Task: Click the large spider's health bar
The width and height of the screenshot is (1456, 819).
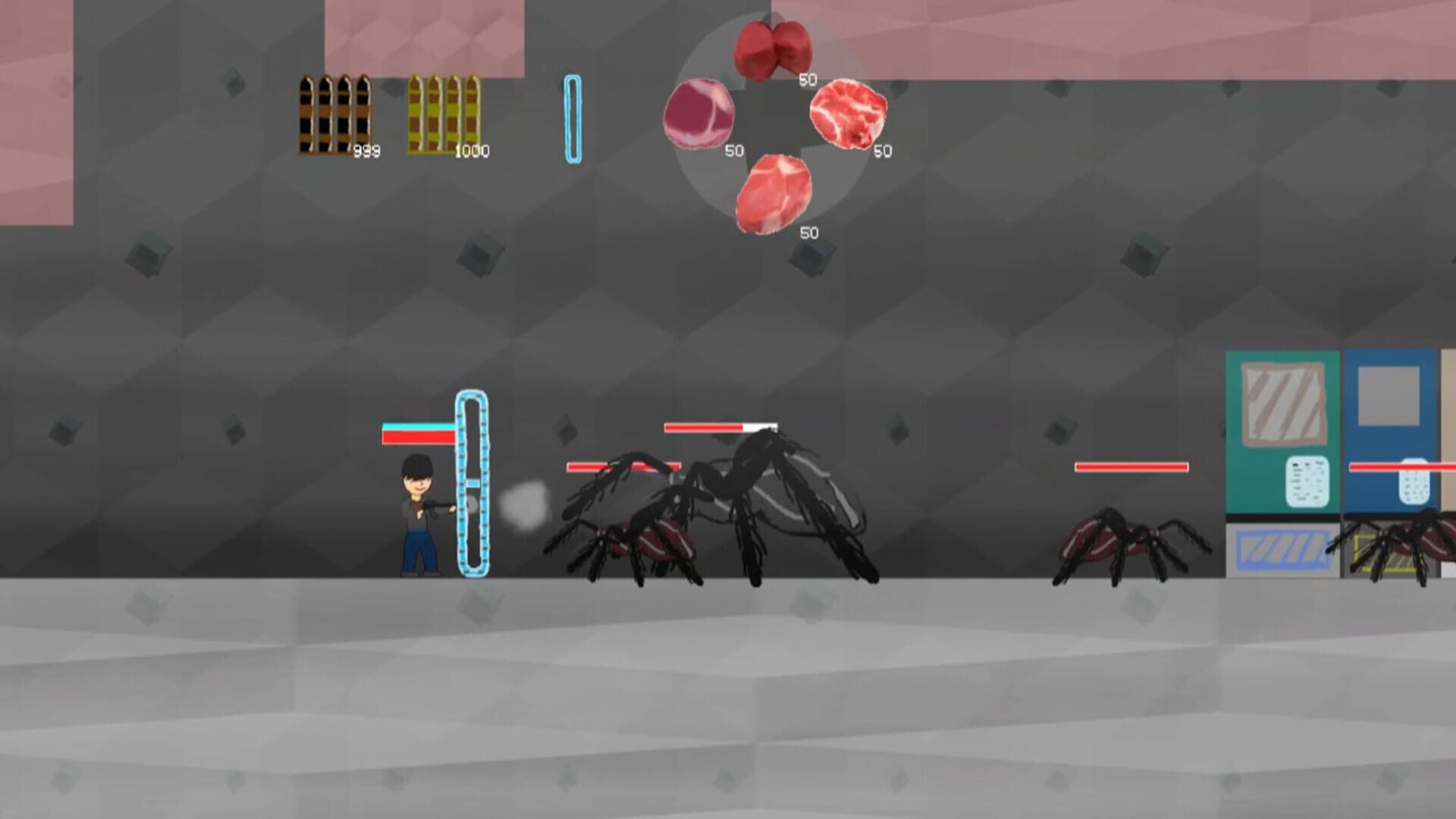Action: 719,427
